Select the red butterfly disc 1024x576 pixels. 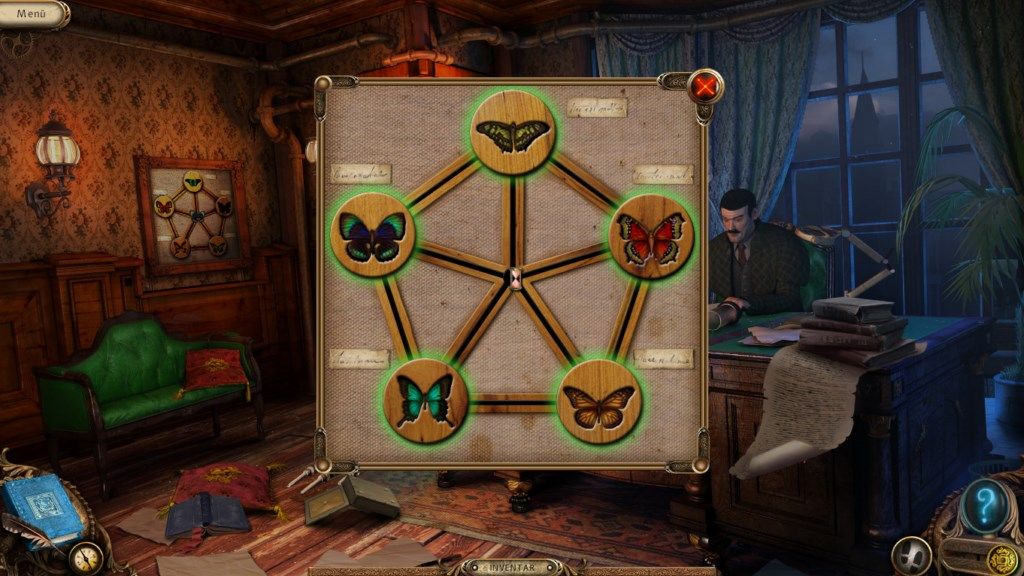click(x=651, y=237)
